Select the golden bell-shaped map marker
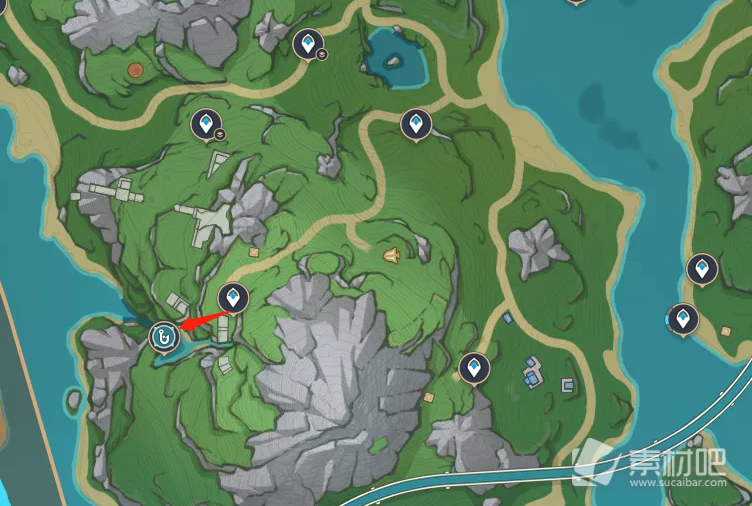The image size is (752, 506). pyautogui.click(x=391, y=256)
